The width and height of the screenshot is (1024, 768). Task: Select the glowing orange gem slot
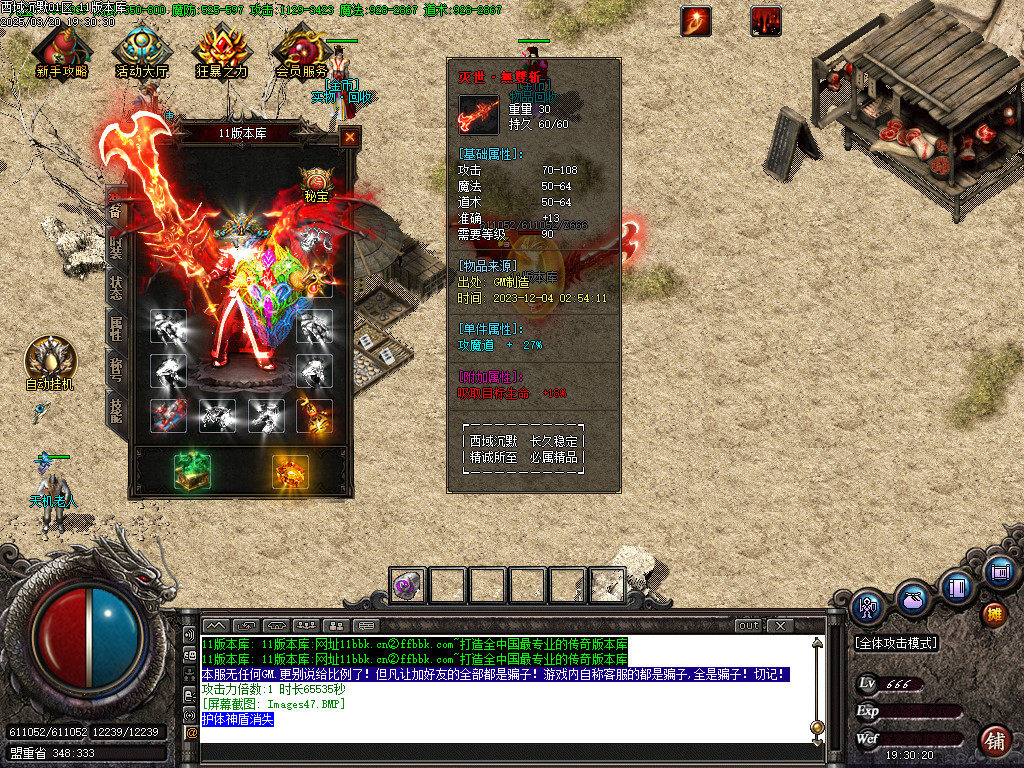tap(290, 470)
